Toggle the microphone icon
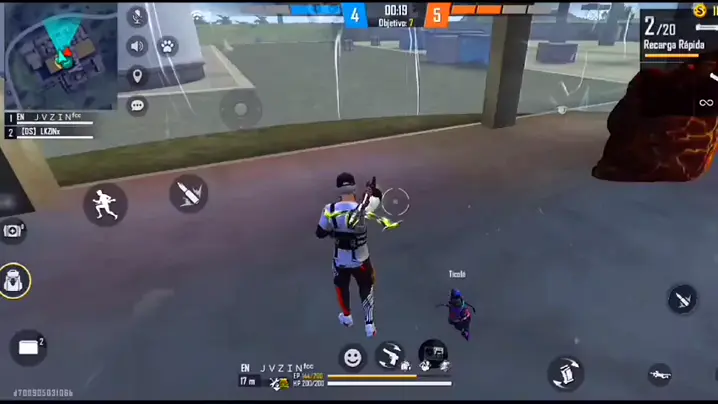 point(138,17)
